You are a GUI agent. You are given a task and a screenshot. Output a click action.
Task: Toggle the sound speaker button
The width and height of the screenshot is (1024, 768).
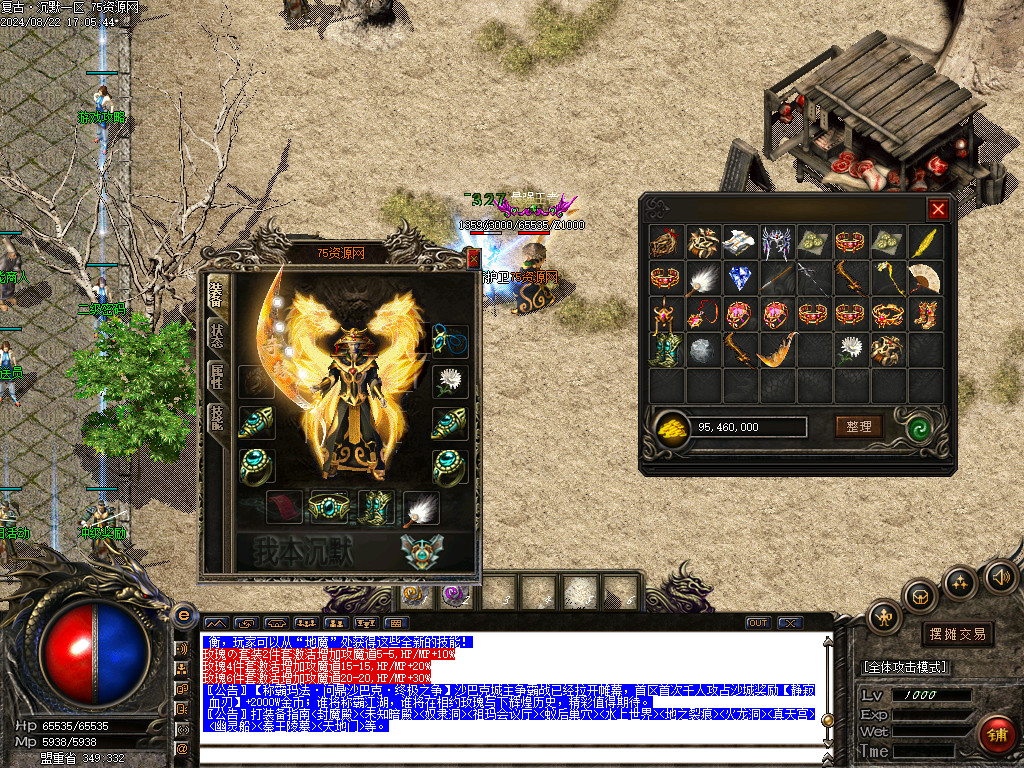point(1000,576)
